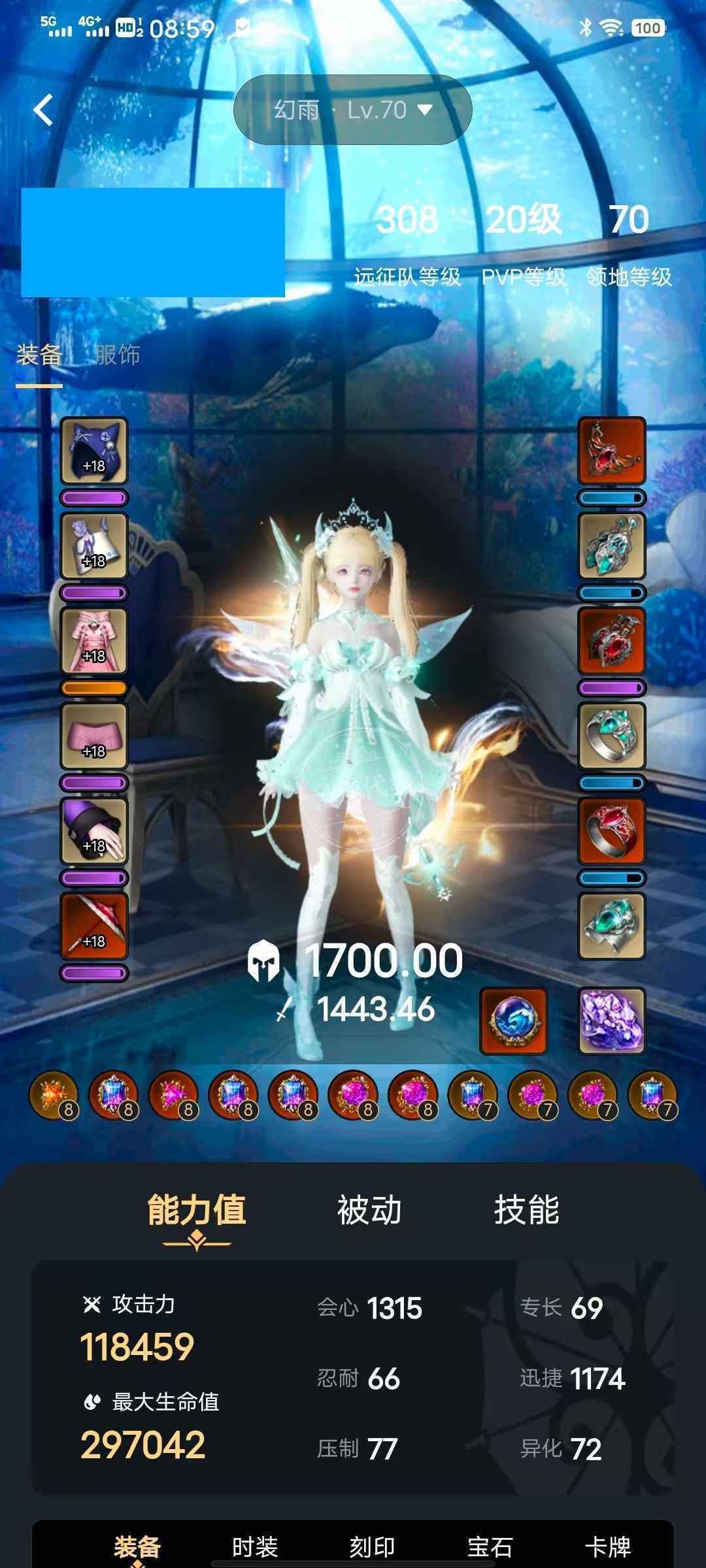Select the 装备 tab above the gear slots
The height and width of the screenshot is (1568, 706).
(x=39, y=355)
